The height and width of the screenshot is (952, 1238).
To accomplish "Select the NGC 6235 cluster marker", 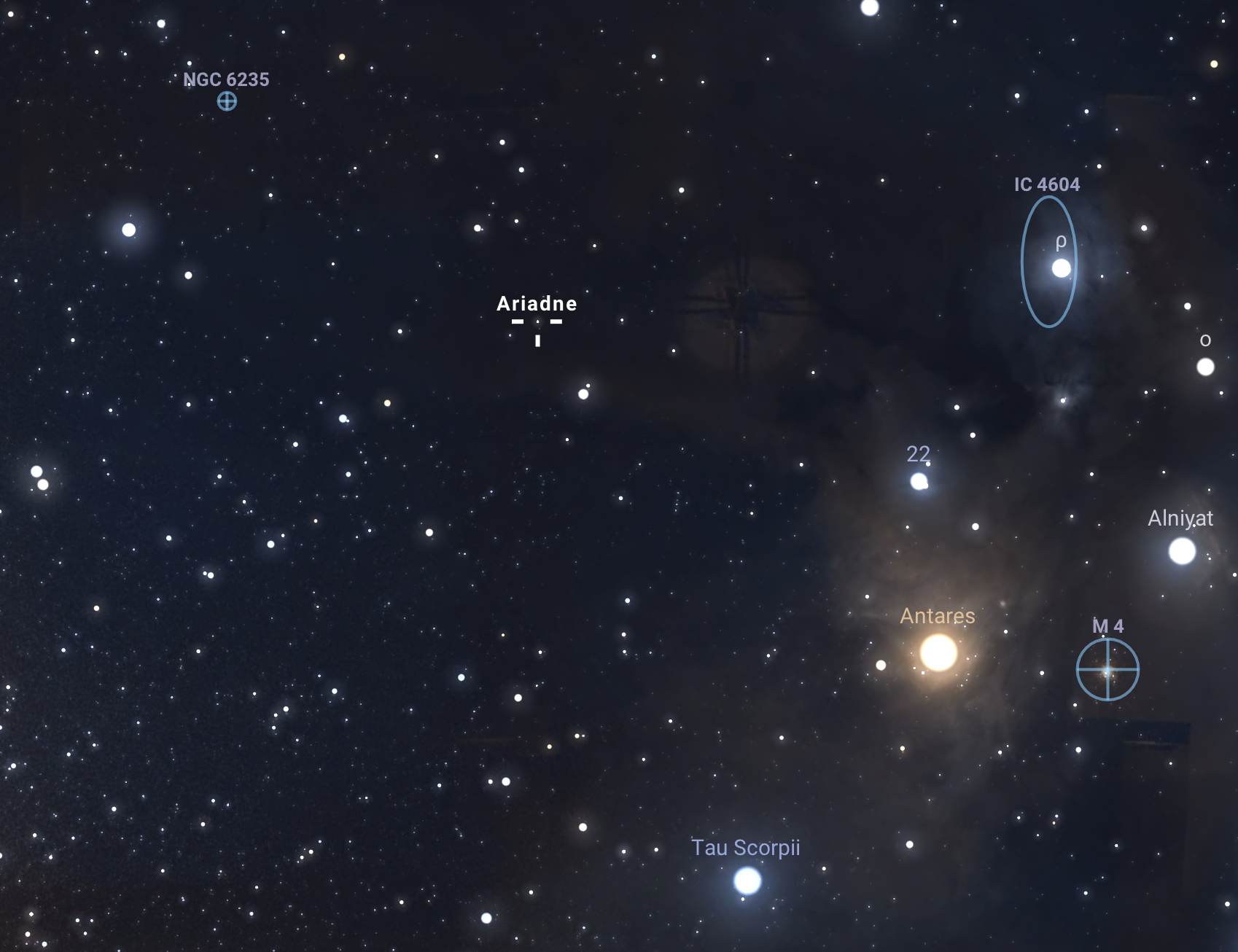I will [227, 101].
